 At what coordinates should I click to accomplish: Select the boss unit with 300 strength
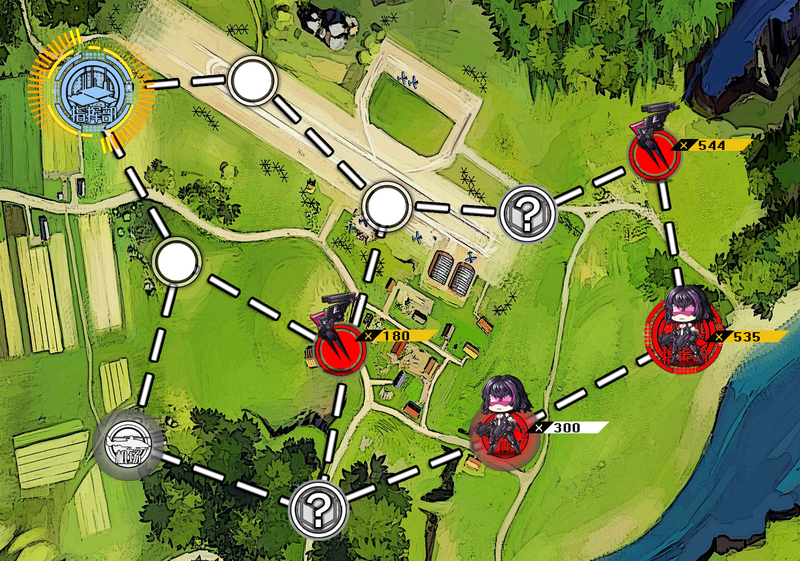[503, 424]
